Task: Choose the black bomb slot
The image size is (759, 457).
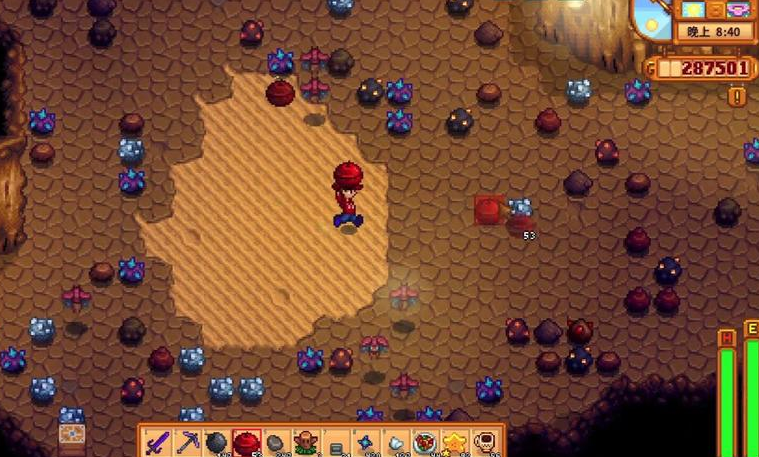Action: (217, 442)
